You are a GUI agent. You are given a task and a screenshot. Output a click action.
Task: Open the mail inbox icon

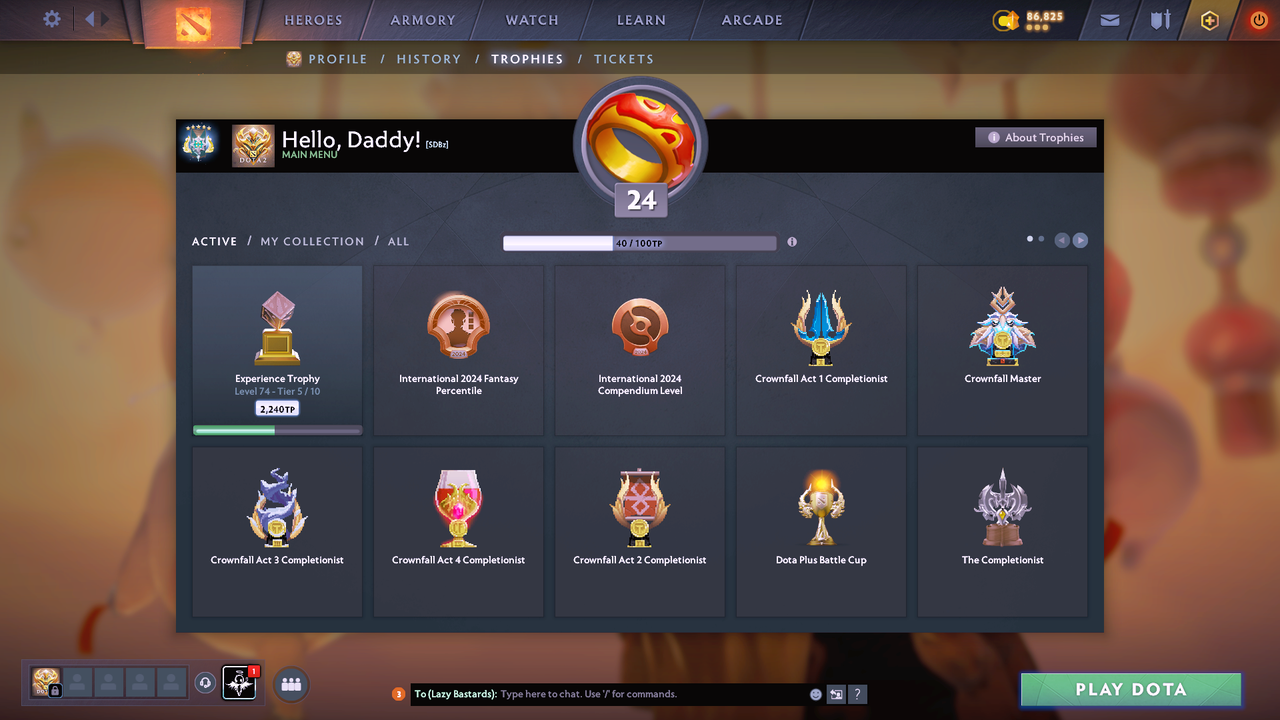(1108, 20)
